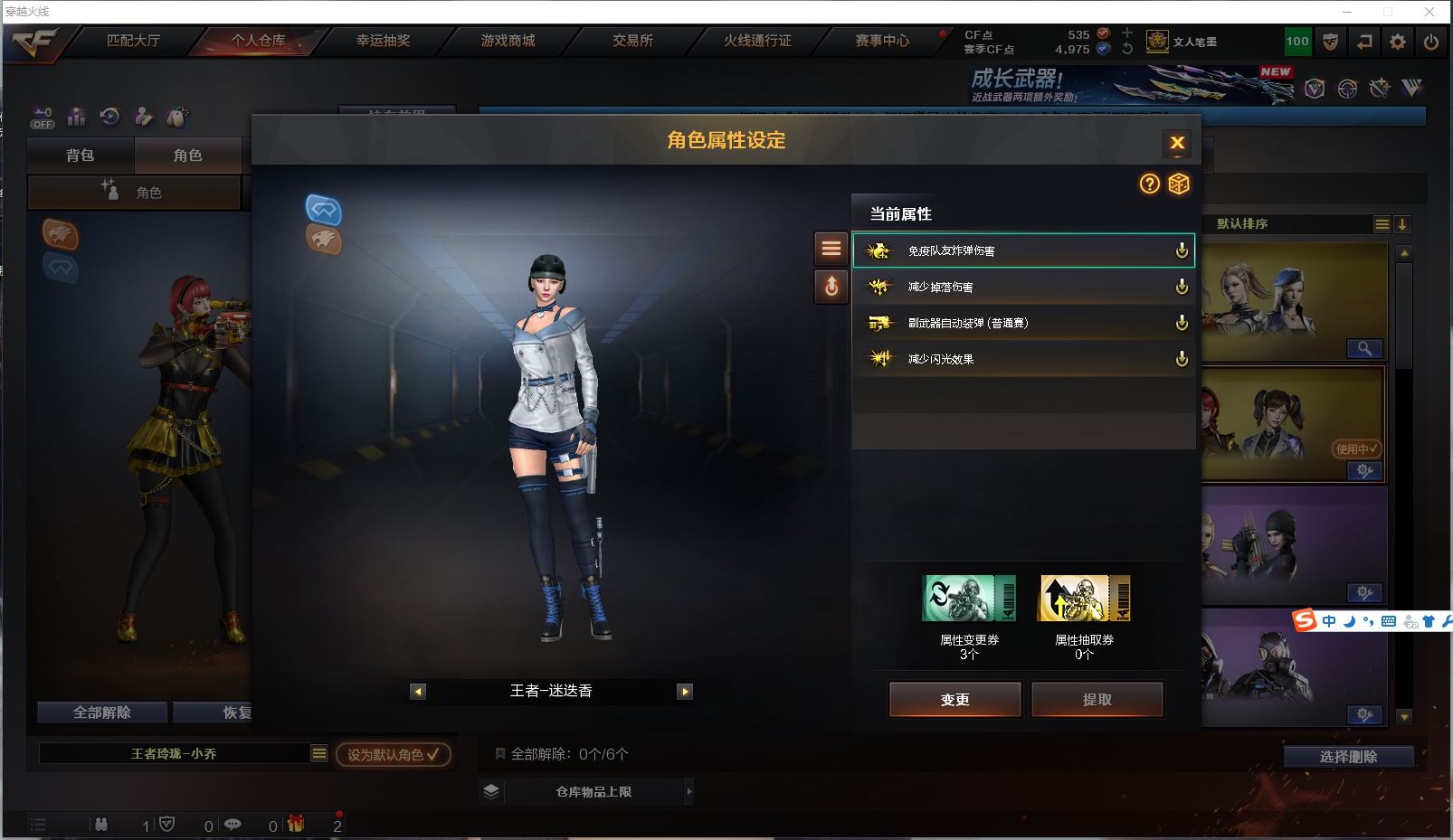Click the 属性变更券 ticket icon
This screenshot has height=840, width=1453.
click(x=969, y=599)
